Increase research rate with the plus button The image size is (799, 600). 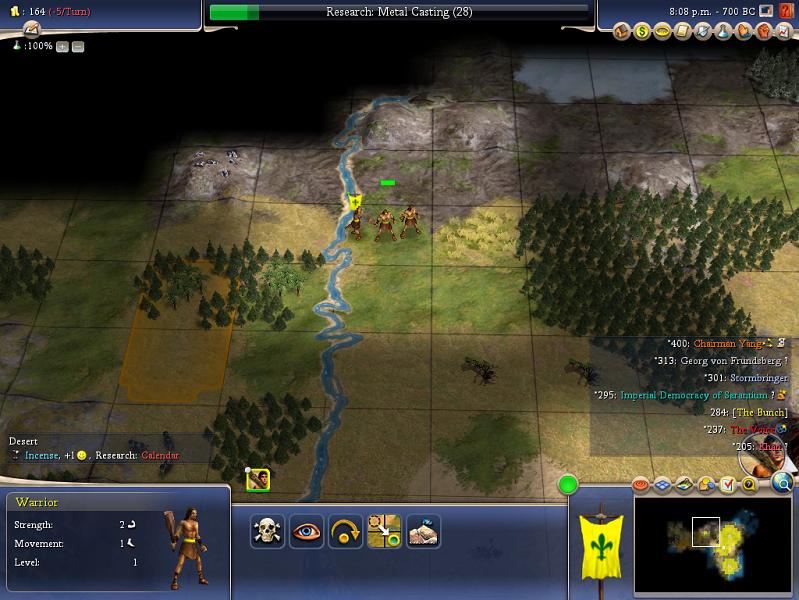point(63,46)
